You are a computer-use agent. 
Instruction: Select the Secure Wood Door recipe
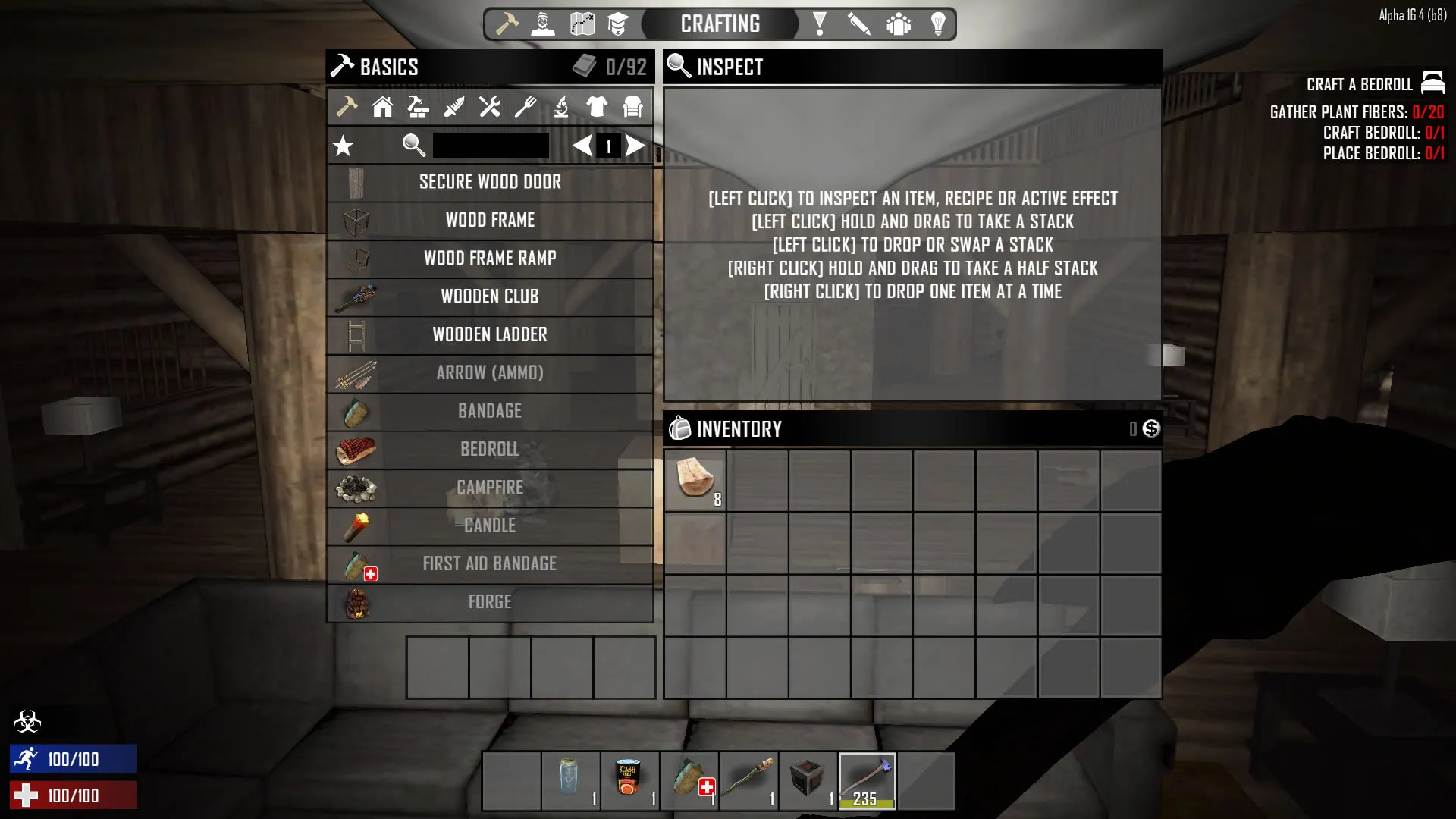tap(490, 183)
